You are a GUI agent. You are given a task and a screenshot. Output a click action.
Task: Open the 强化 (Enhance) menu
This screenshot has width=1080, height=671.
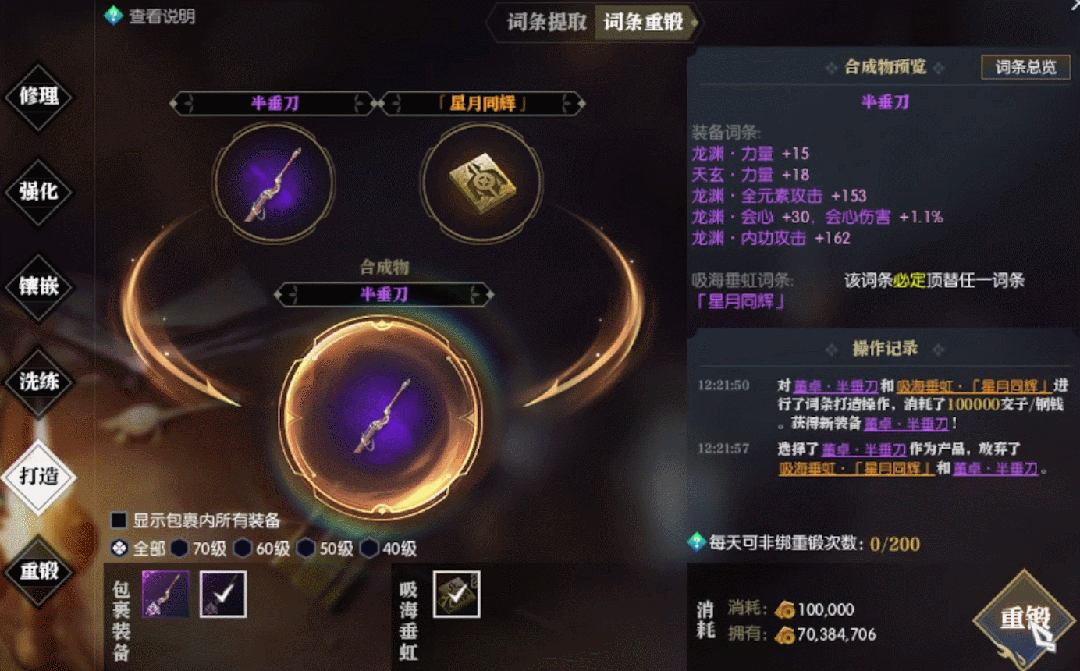(x=40, y=191)
